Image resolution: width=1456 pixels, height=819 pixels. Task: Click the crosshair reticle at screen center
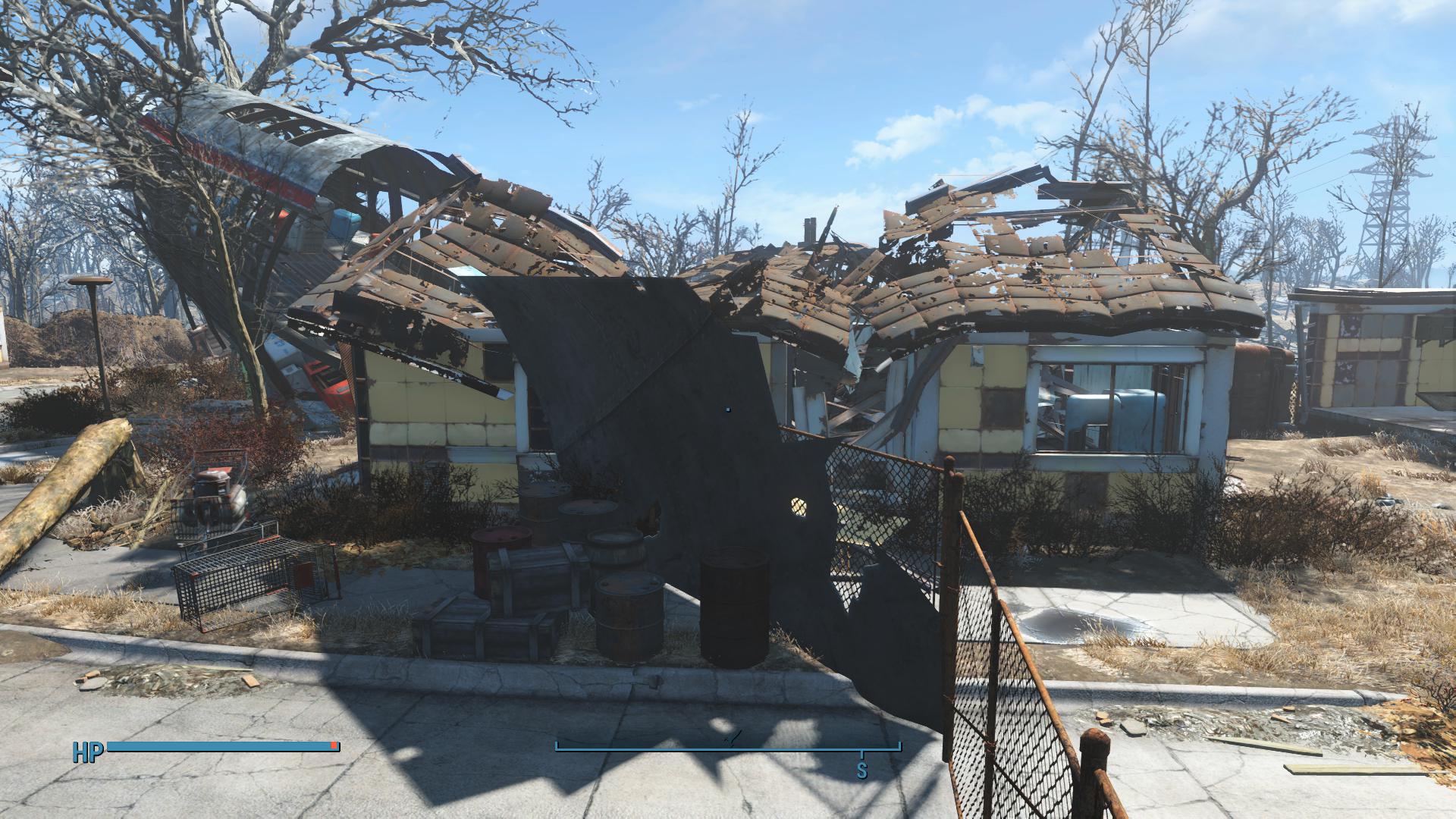728,409
